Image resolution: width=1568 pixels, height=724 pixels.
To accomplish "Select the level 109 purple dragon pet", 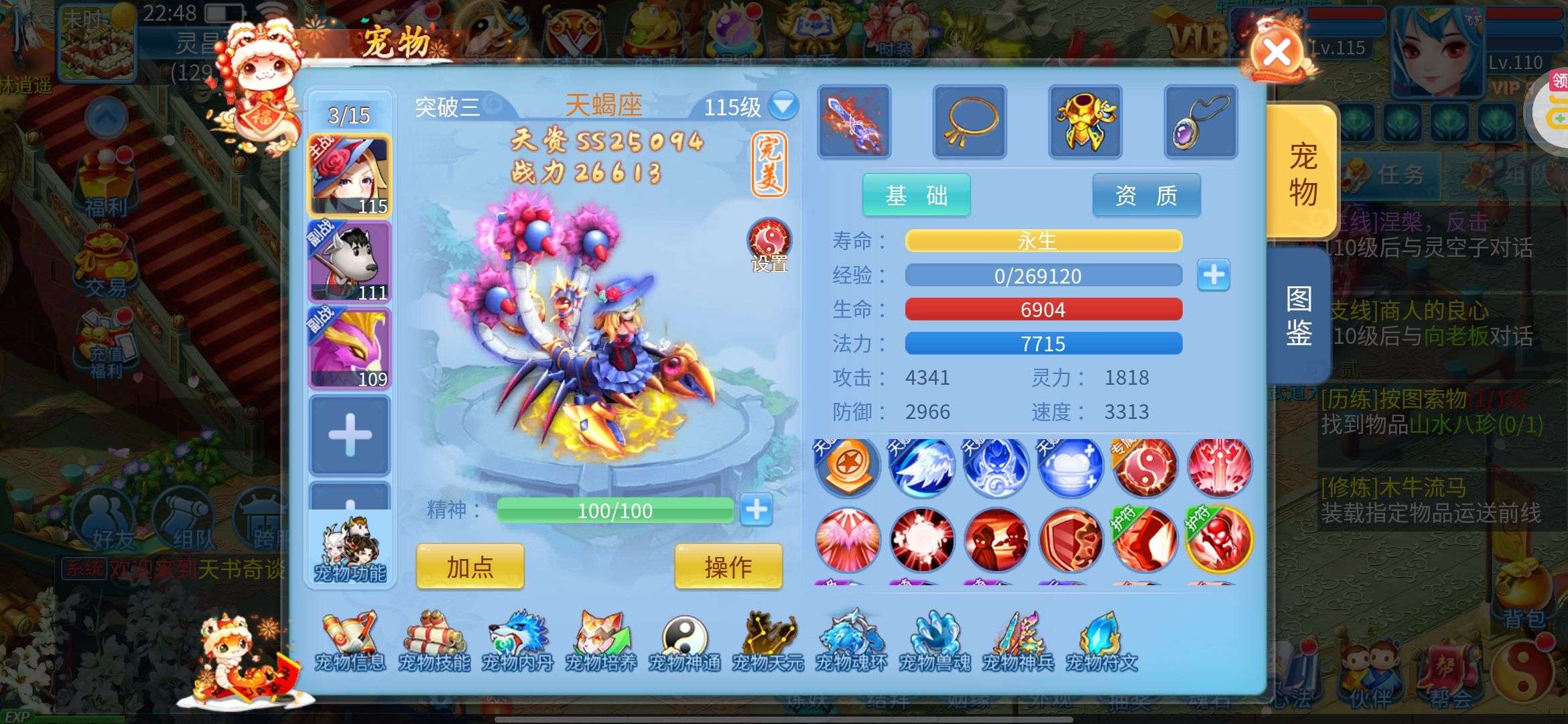I will pos(349,349).
